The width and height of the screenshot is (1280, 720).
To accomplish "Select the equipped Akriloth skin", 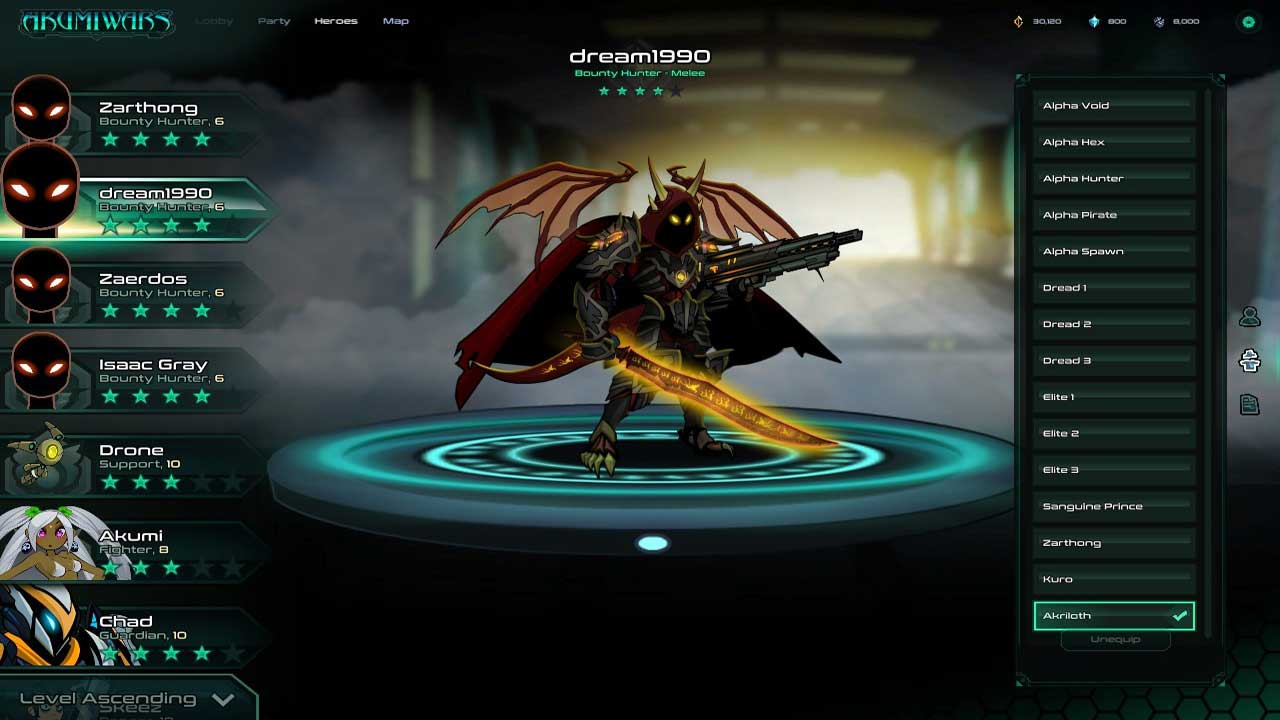I will [x=1114, y=616].
